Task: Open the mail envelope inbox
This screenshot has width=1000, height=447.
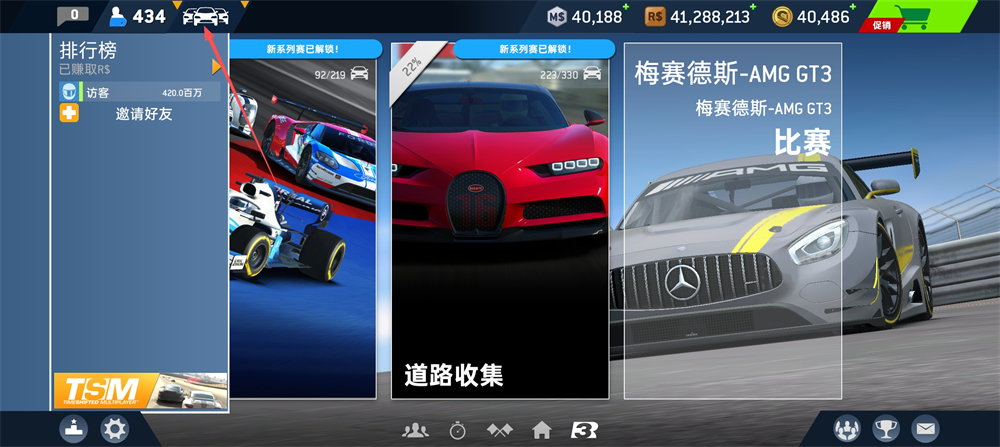Action: point(926,429)
